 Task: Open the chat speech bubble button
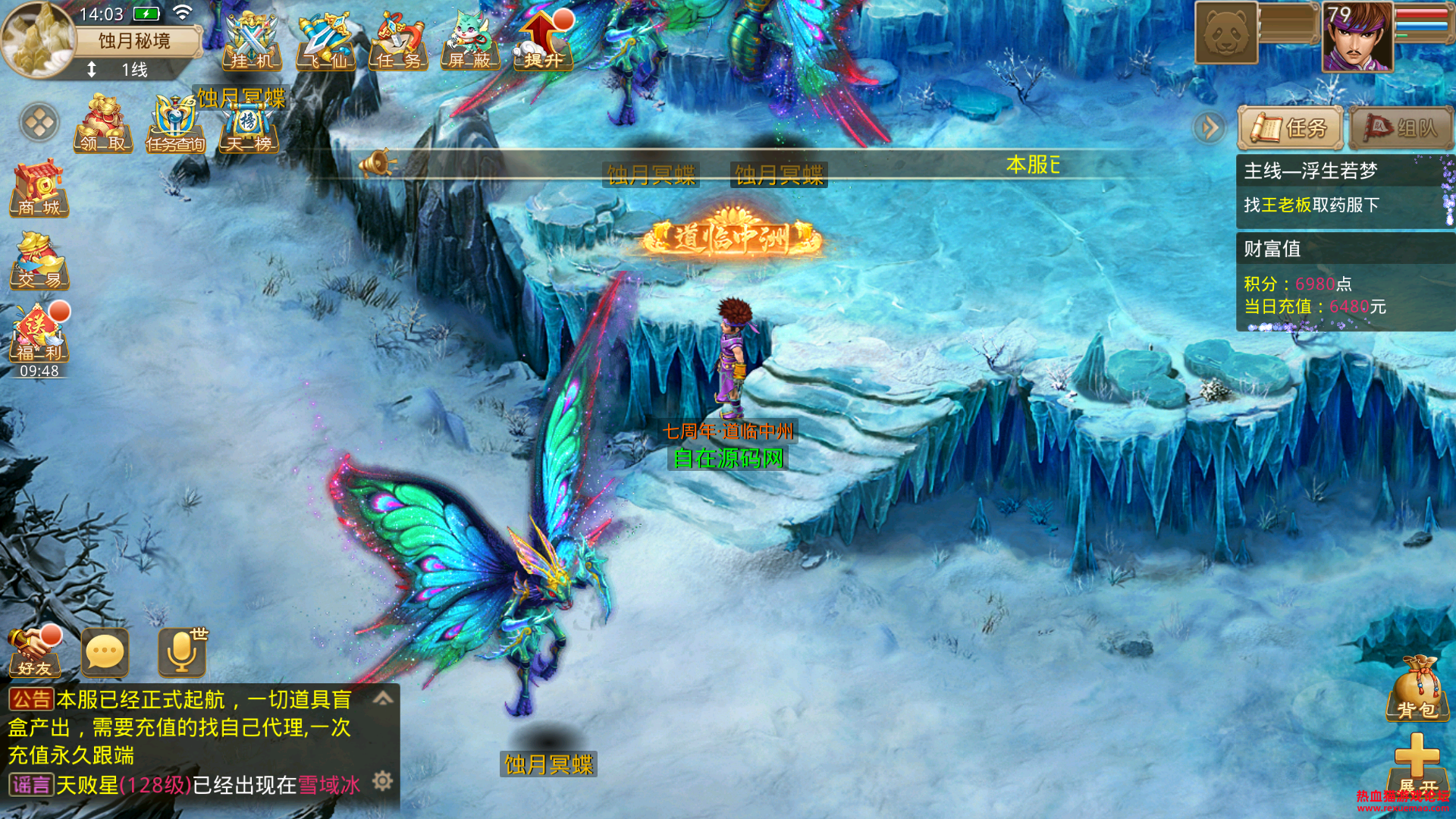point(105,652)
